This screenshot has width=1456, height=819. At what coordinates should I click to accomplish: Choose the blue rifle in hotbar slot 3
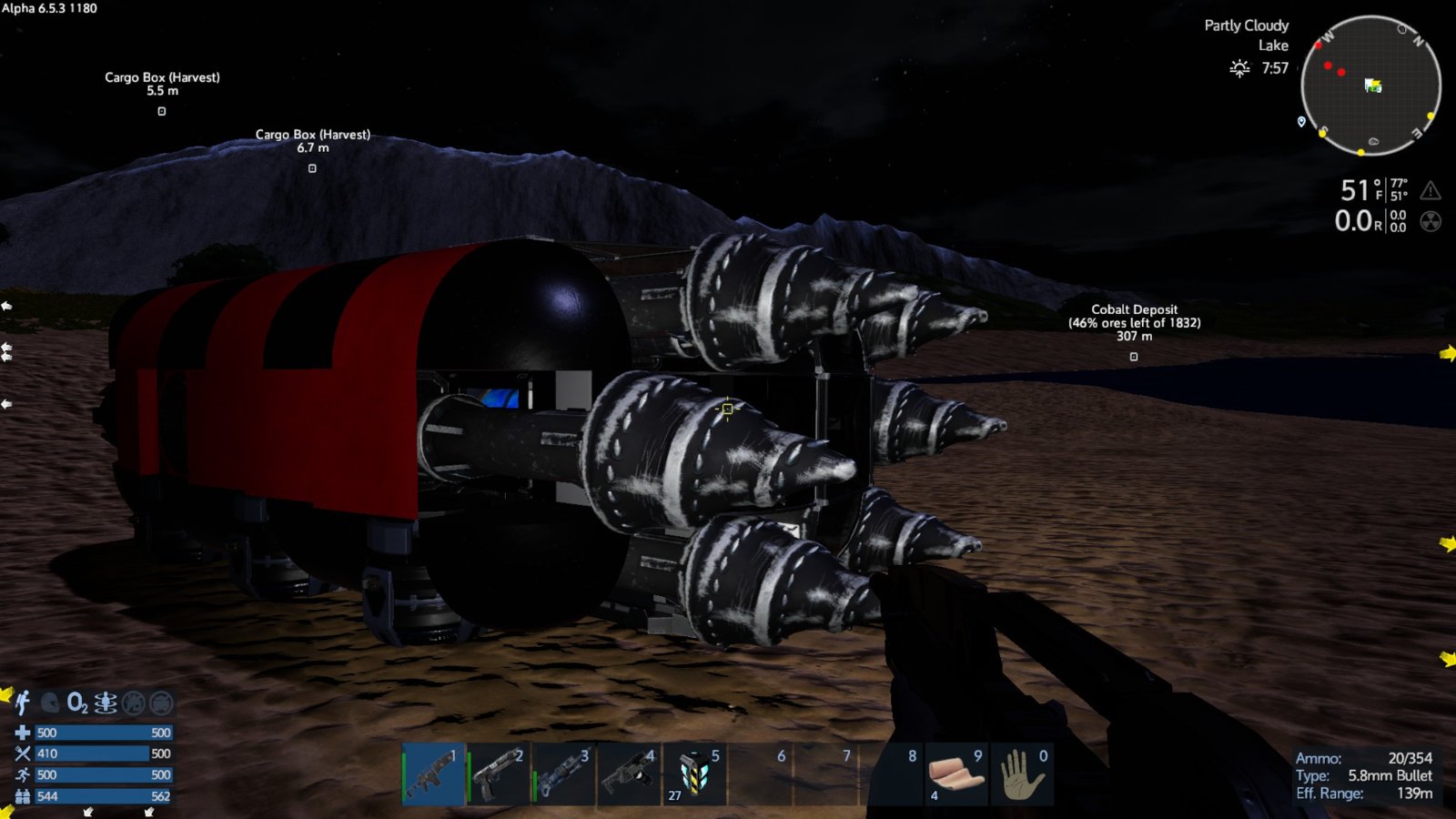(x=564, y=774)
